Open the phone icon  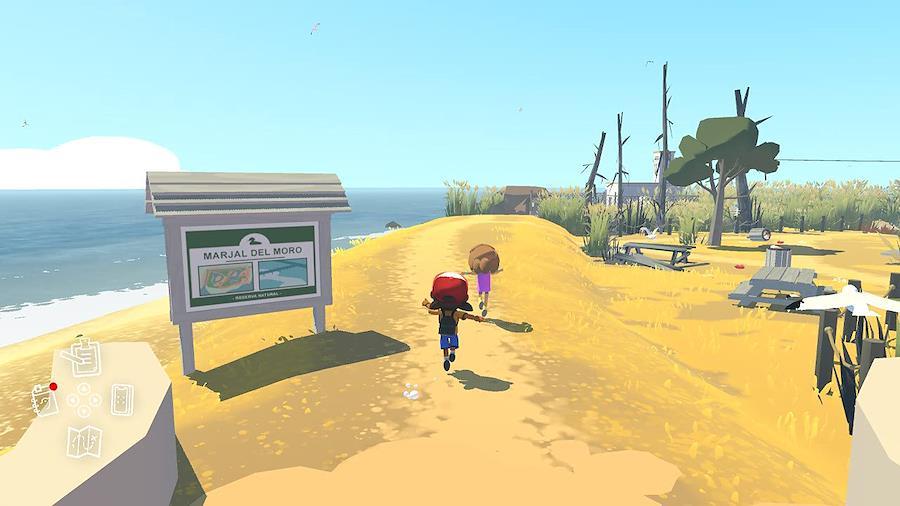[x=122, y=400]
